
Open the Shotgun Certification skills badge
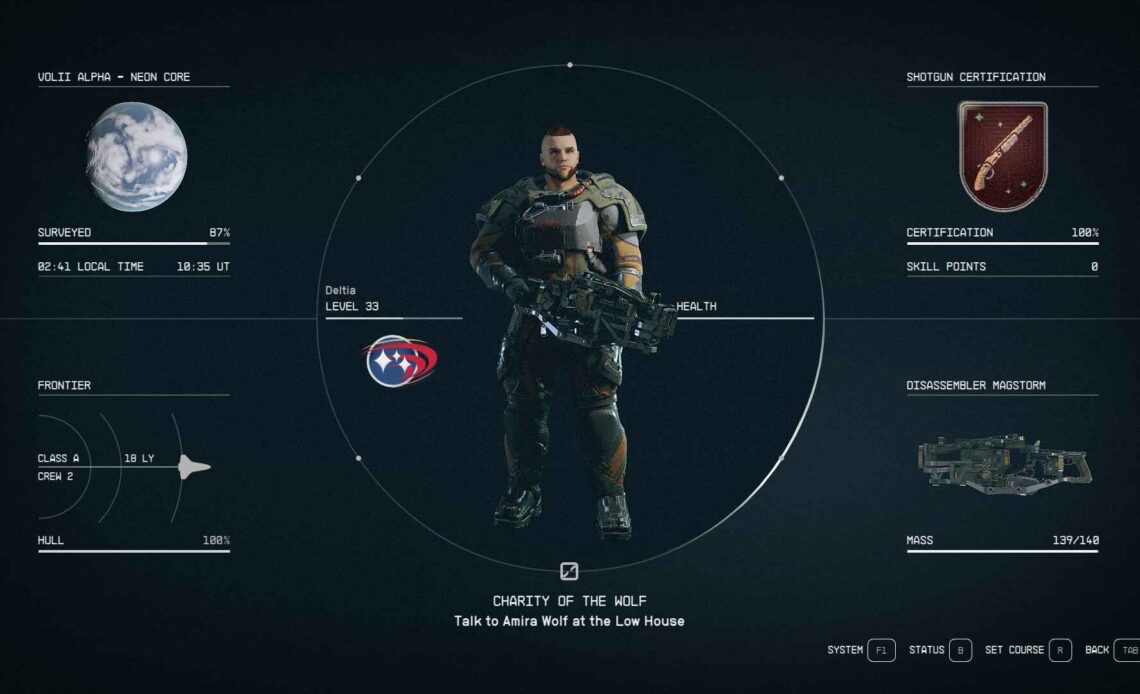[x=1002, y=156]
